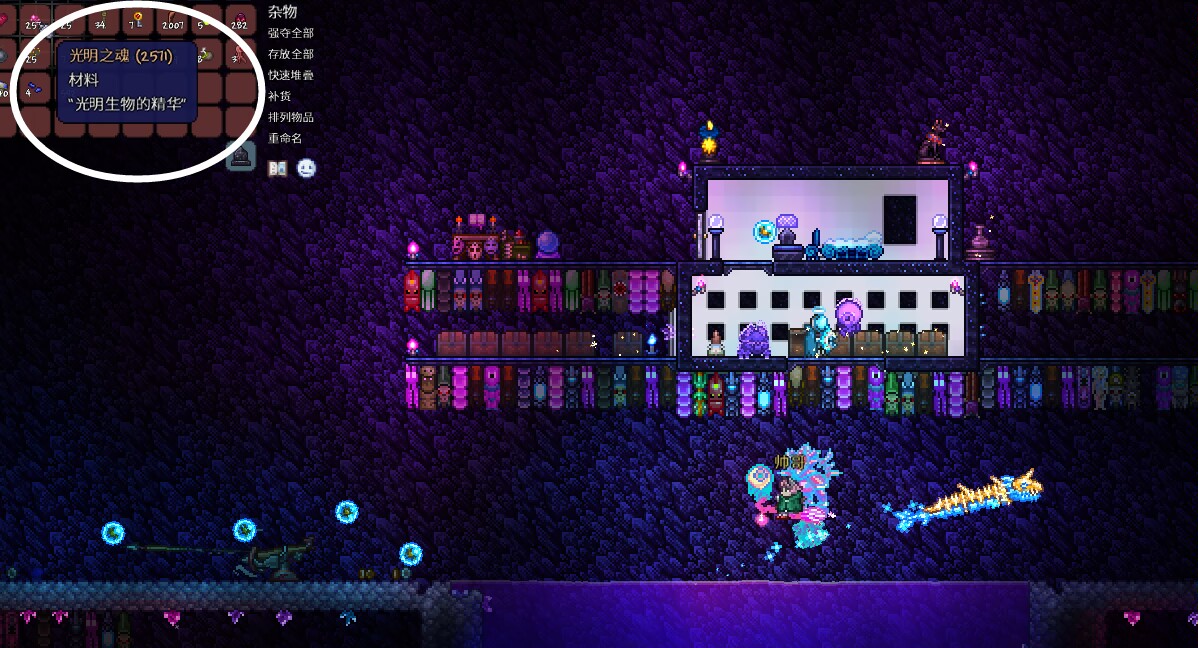Activate 快速堆叠 quick stack
1198x648 pixels.
point(291,75)
